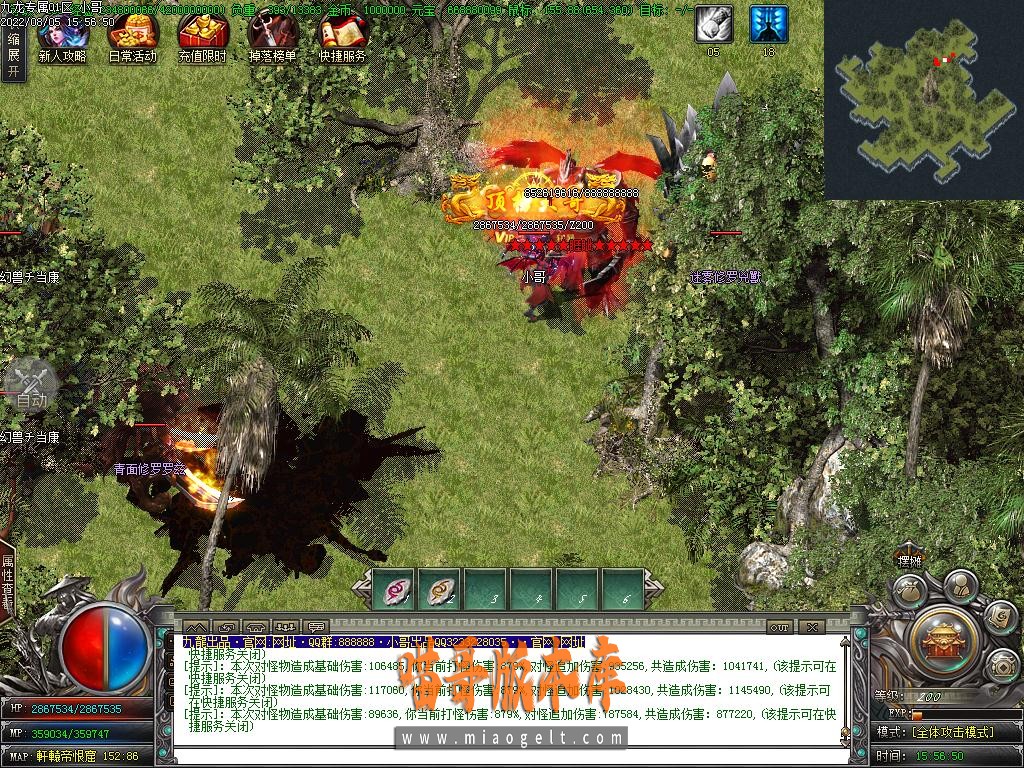Open the coin-shaped orb button
Screen dimensions: 1024x768
point(1003,665)
